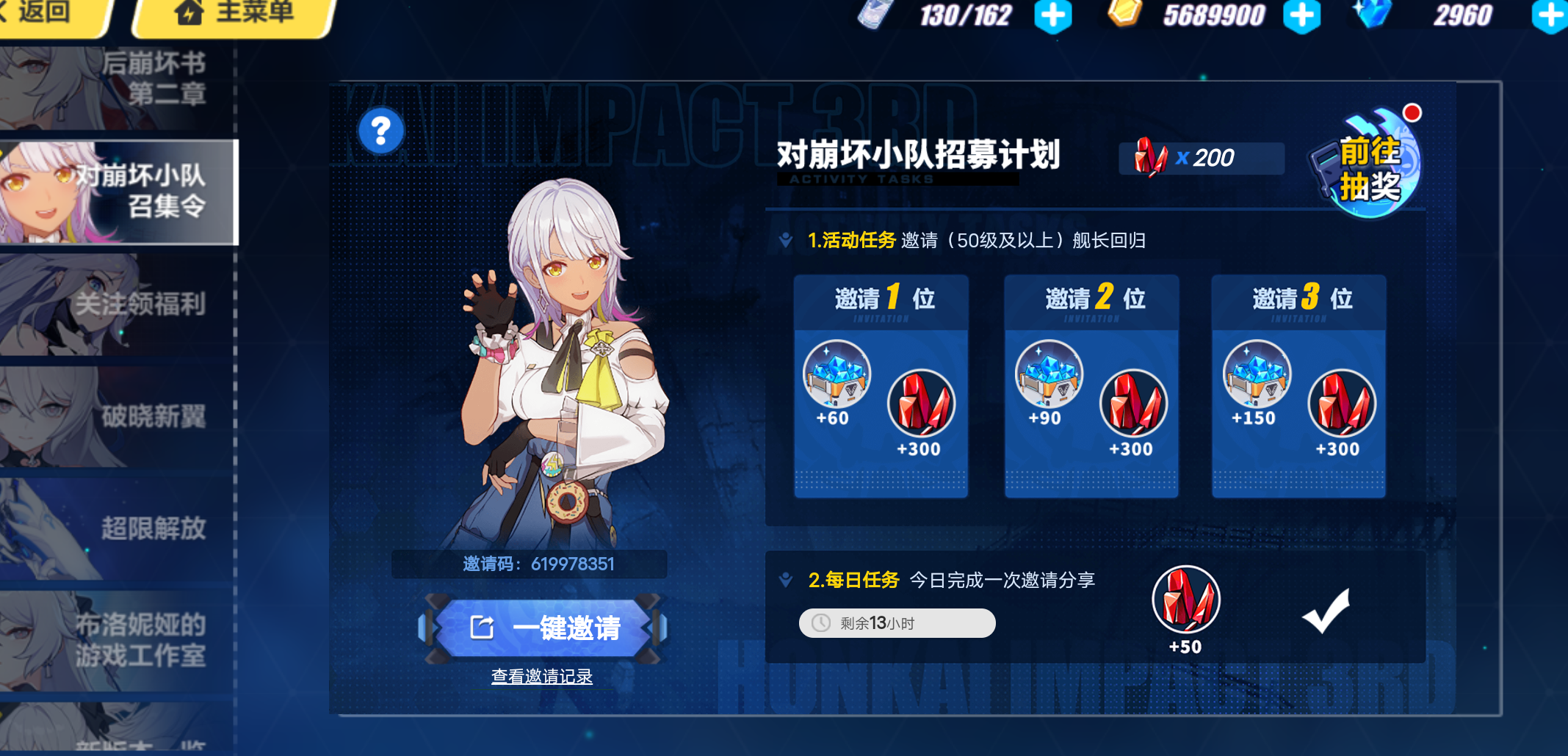Tap the stamina icon next to 130/162
The height and width of the screenshot is (756, 1568).
pyautogui.click(x=871, y=15)
